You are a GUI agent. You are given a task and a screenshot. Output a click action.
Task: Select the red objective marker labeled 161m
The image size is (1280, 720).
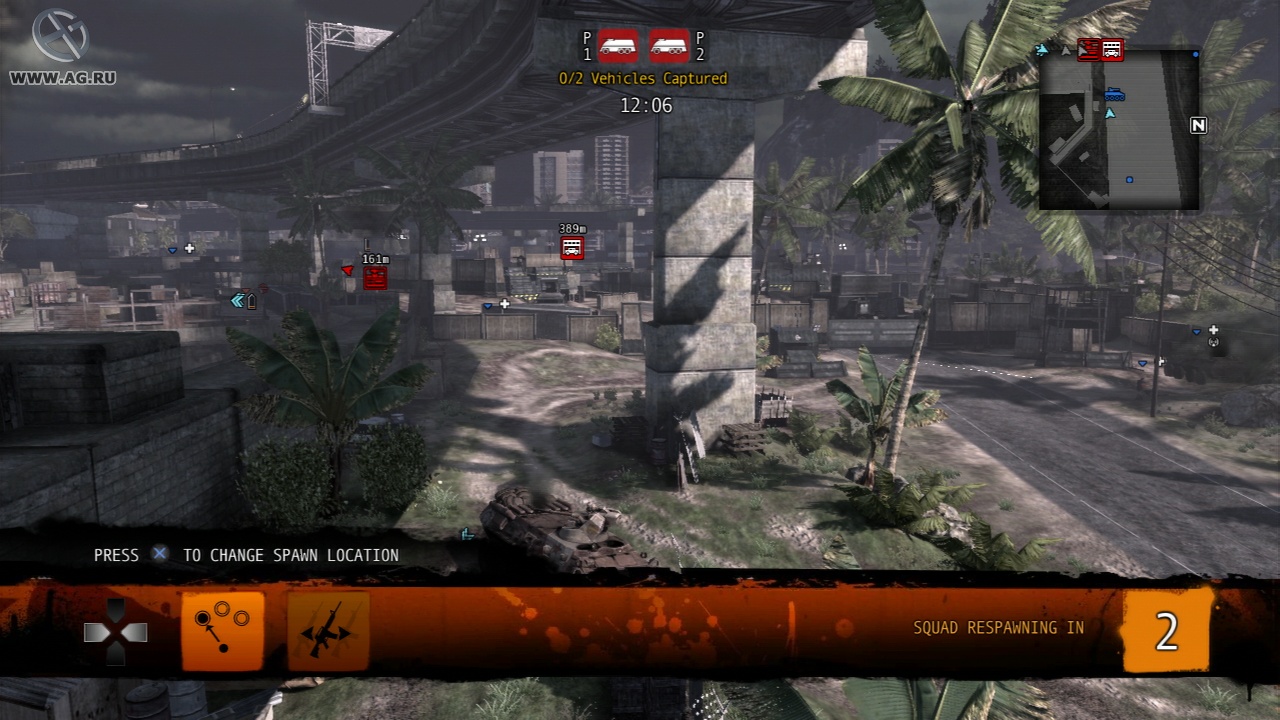[375, 278]
